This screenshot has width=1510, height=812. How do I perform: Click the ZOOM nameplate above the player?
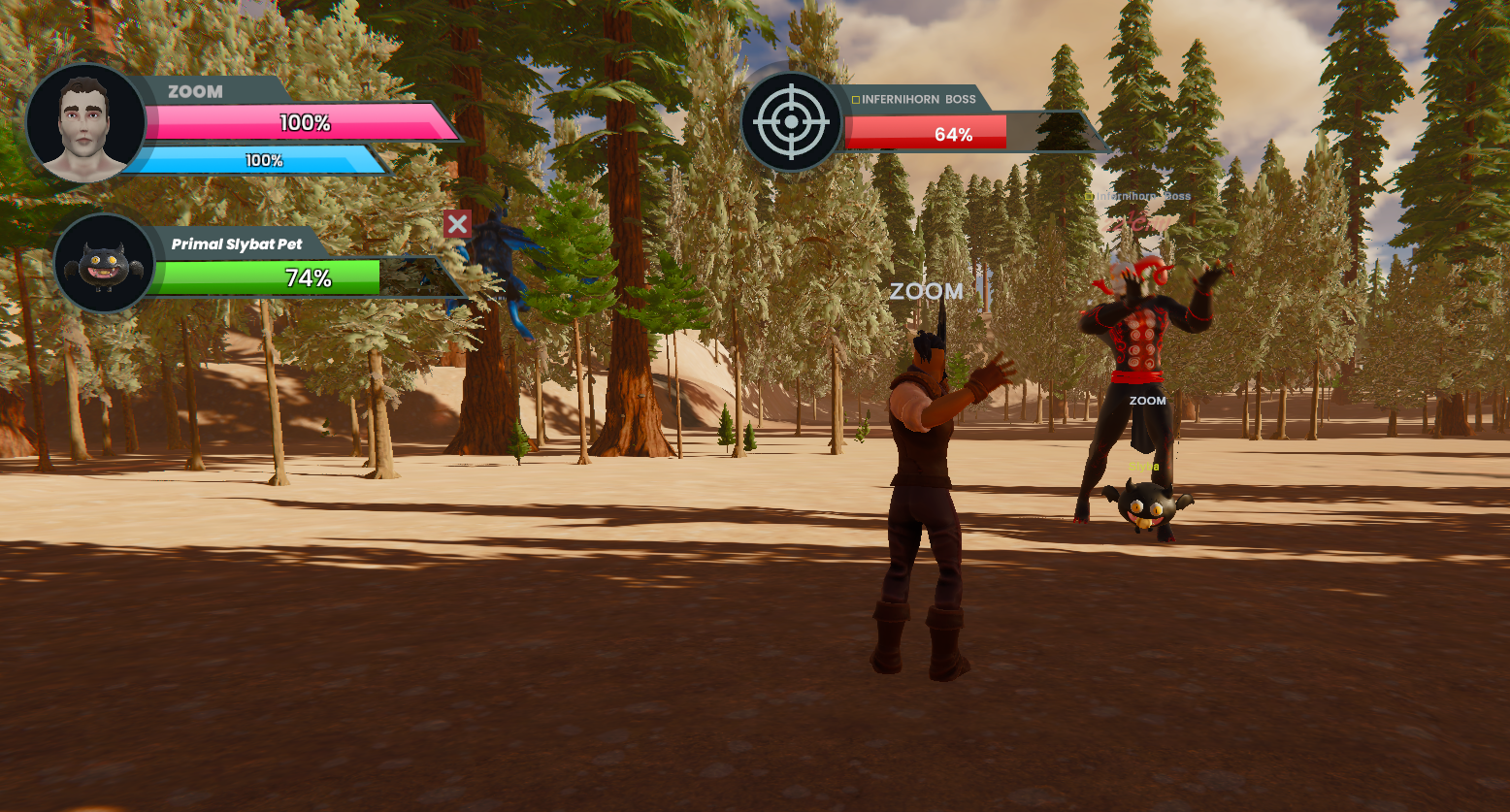pyautogui.click(x=925, y=291)
